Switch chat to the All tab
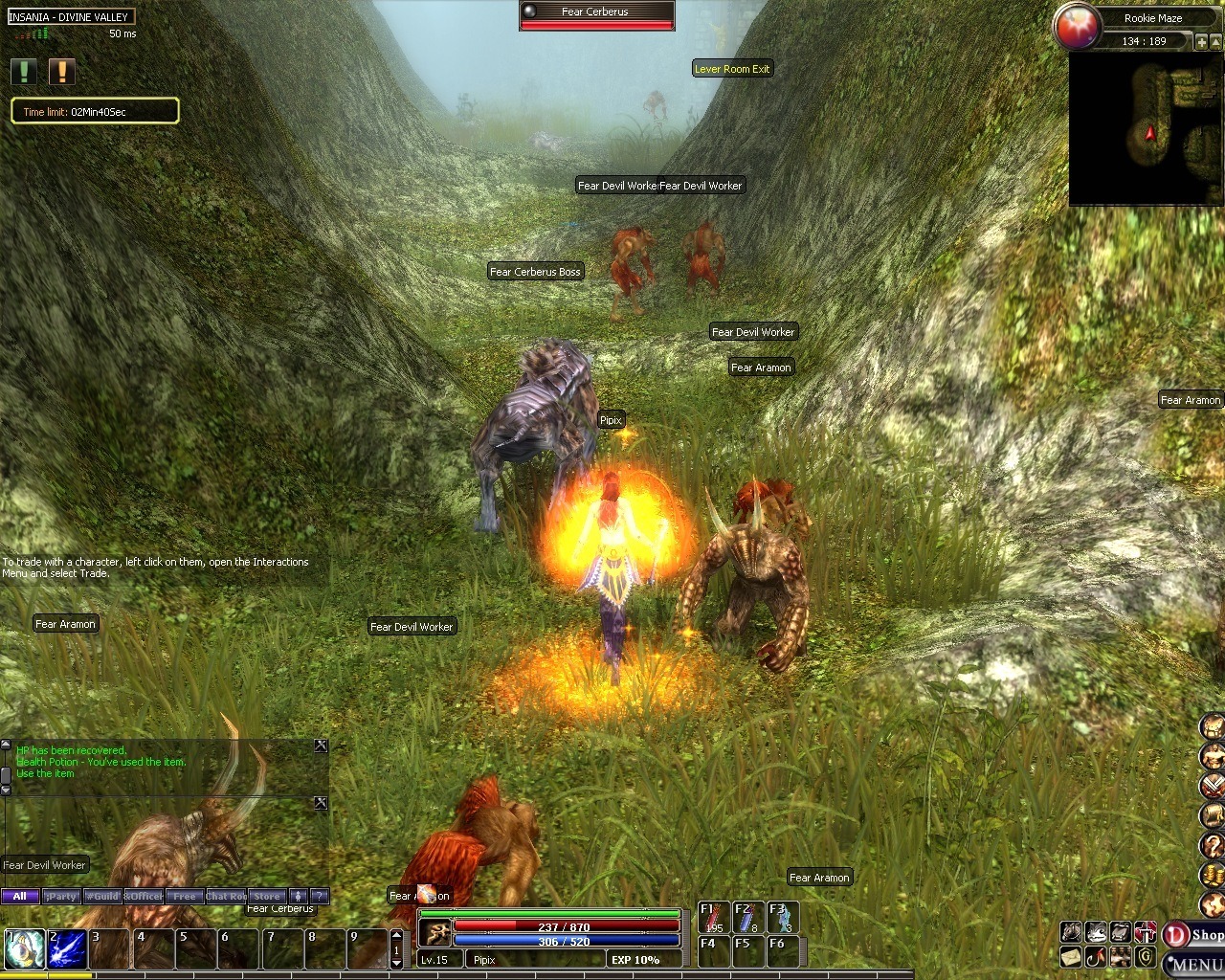Screen dimensions: 1225x980 tap(20, 897)
